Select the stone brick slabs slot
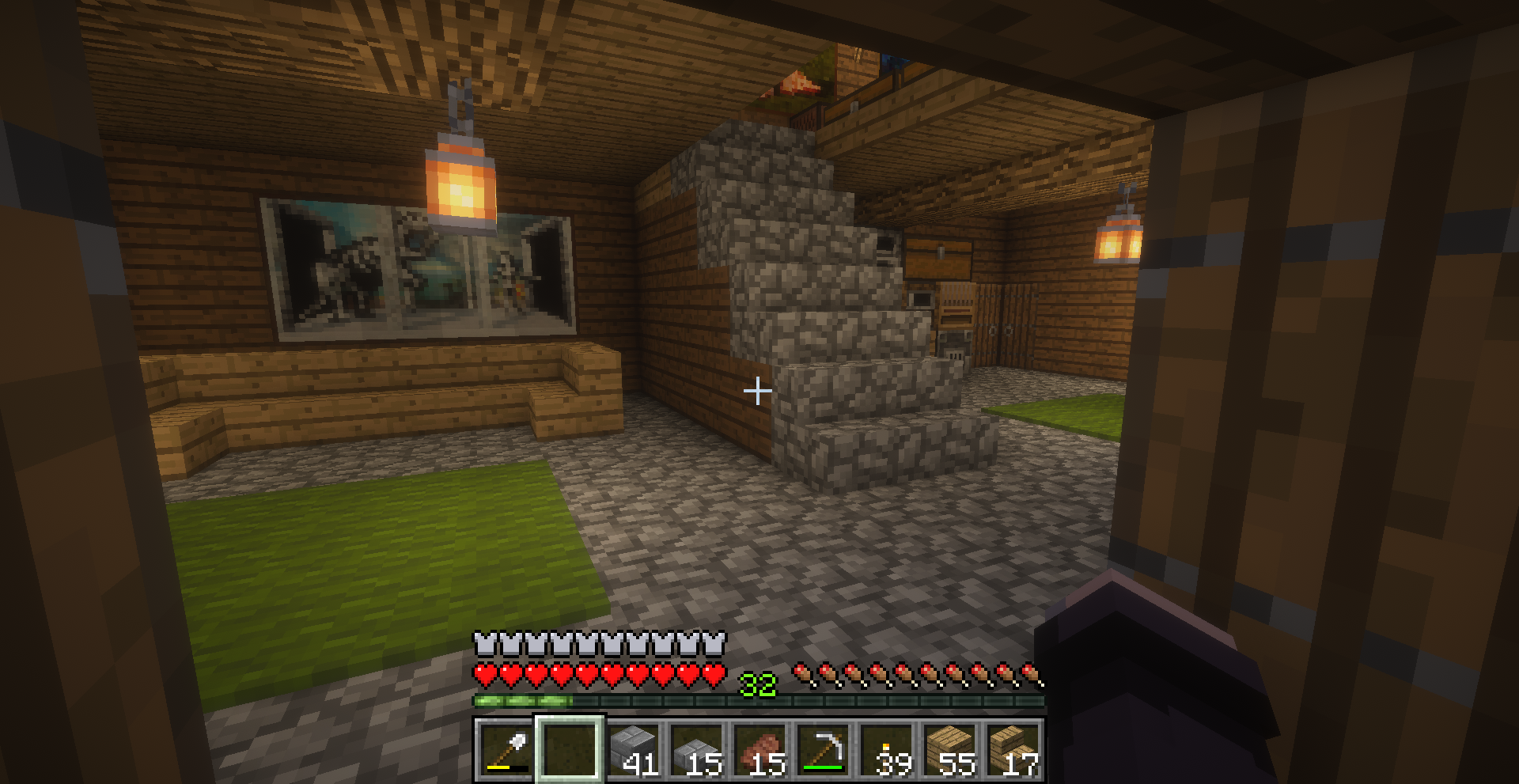Viewport: 1519px width, 784px height. pos(697,749)
